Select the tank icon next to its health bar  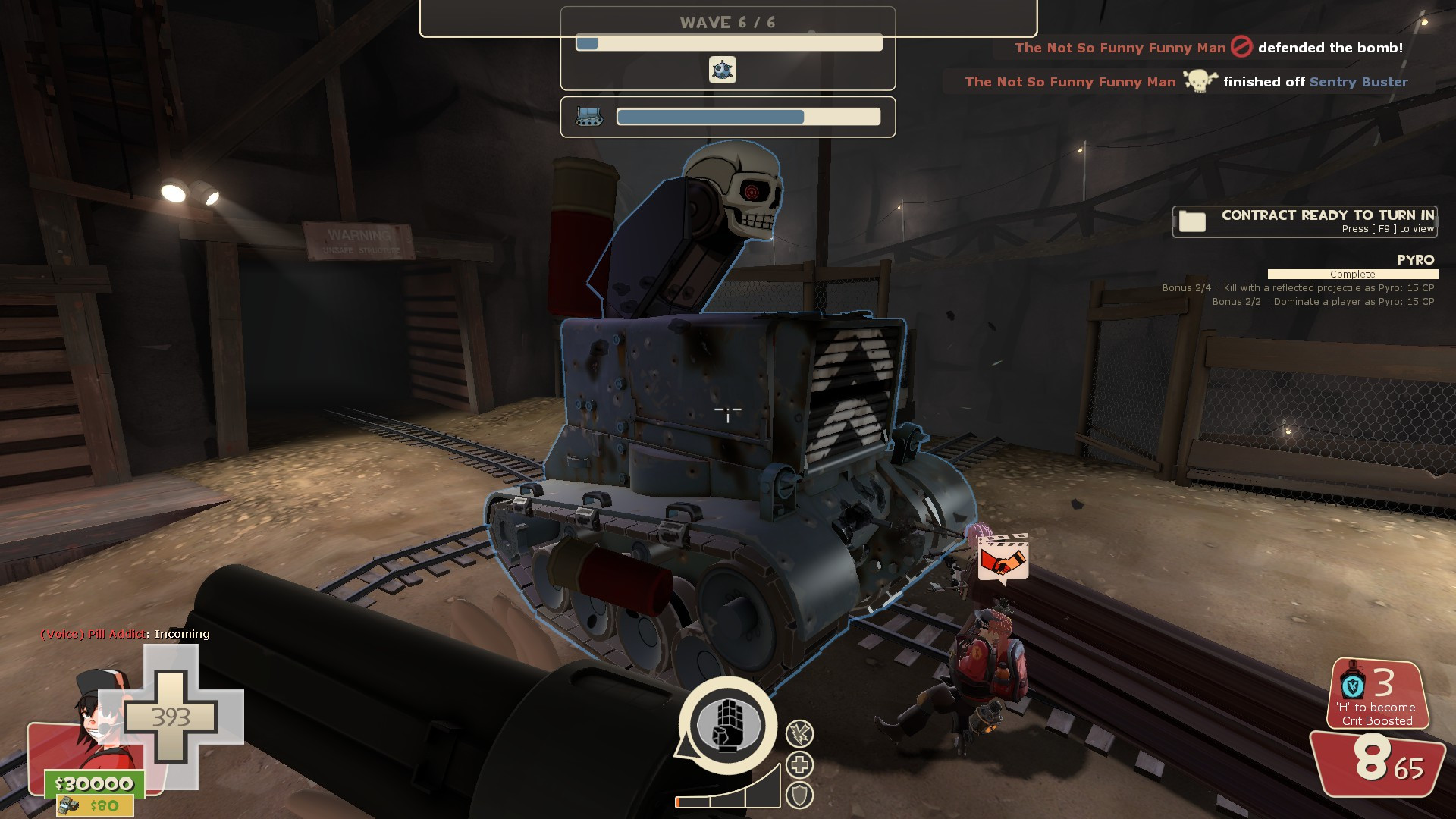coord(588,117)
